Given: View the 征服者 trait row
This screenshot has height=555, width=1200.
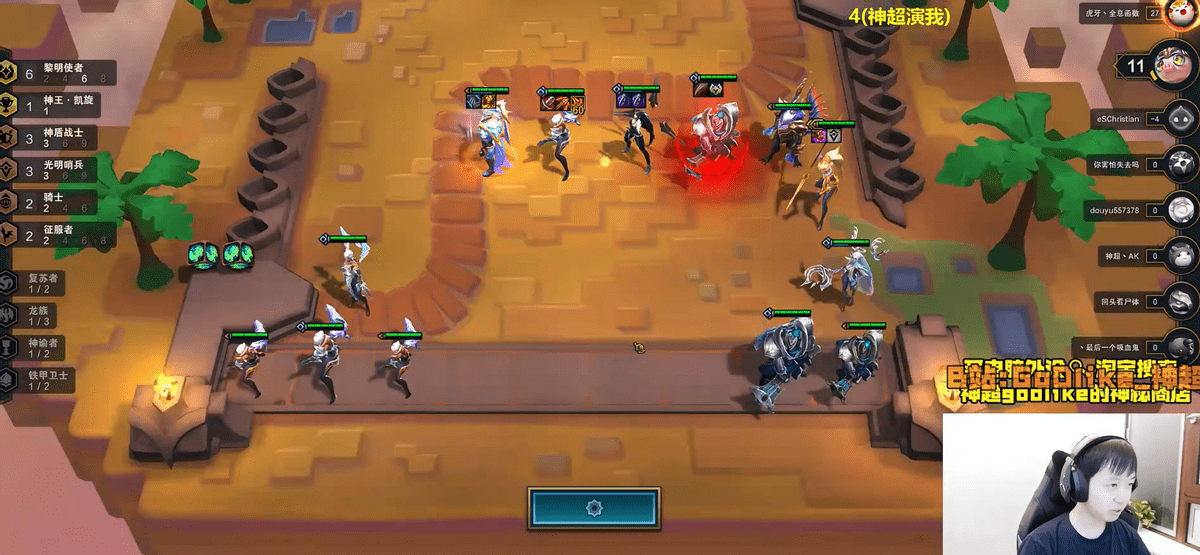Looking at the screenshot, I should pos(60,234).
